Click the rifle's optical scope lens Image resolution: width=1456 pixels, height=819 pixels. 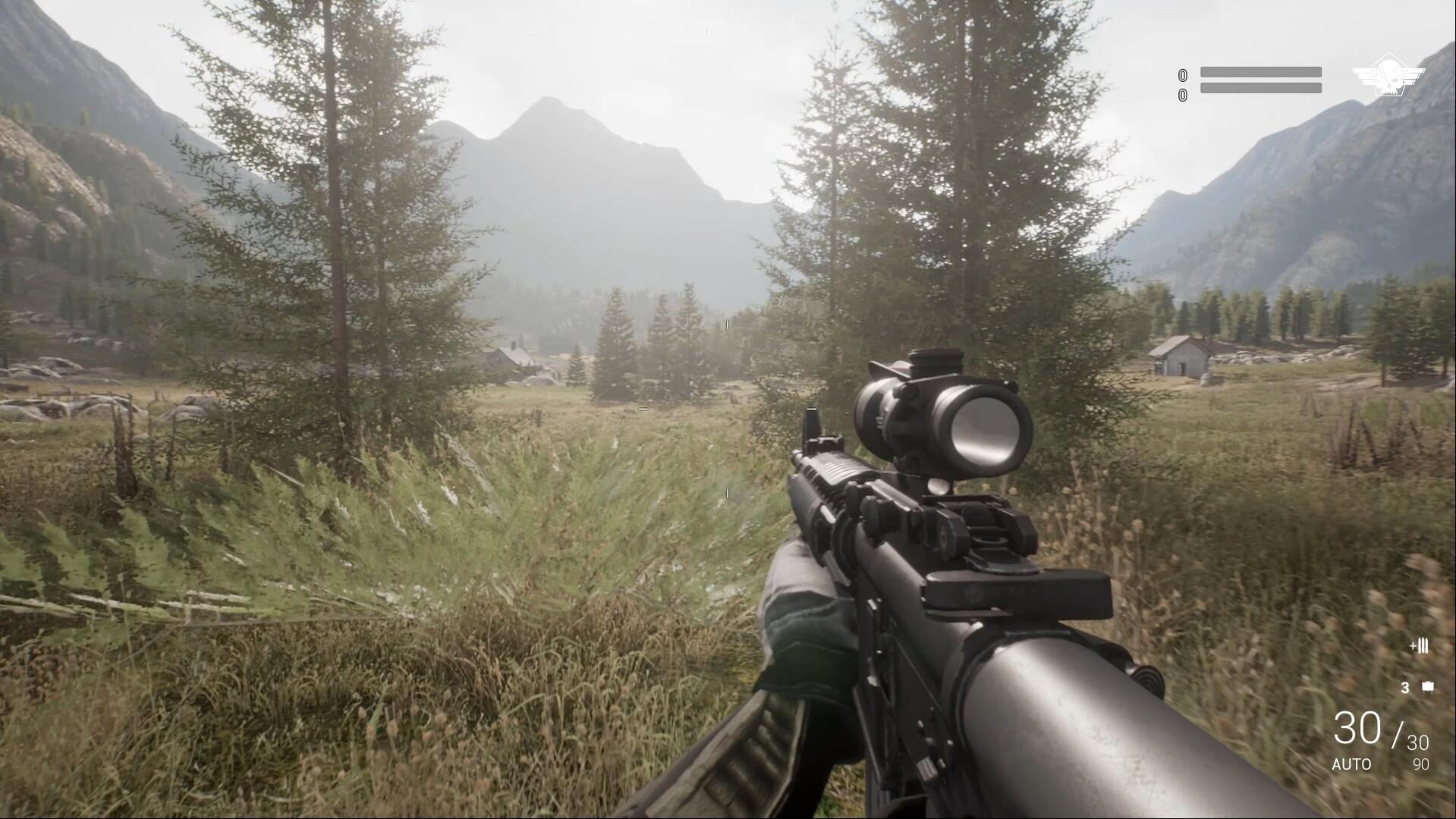984,430
